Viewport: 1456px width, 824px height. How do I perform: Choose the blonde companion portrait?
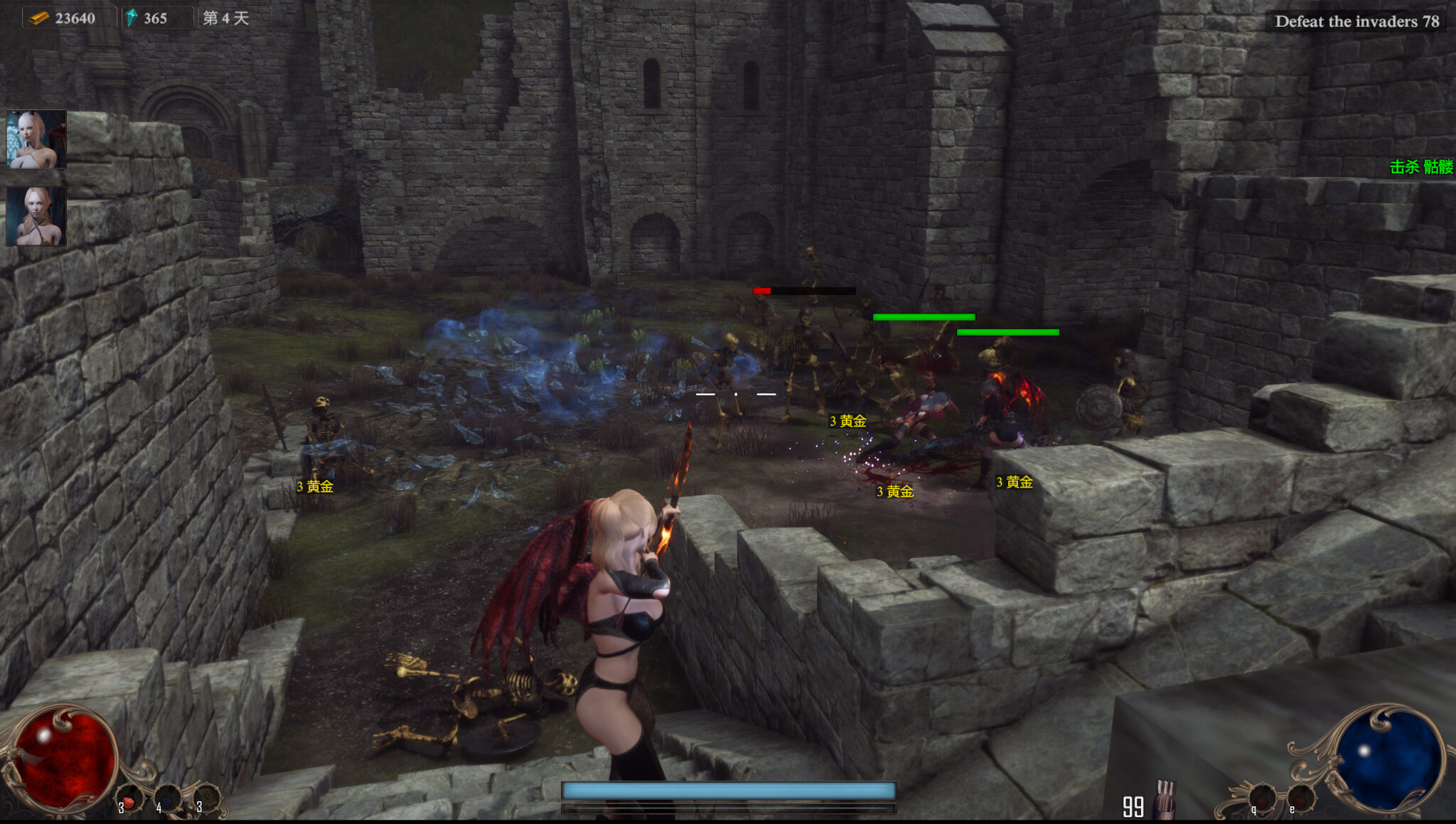36,216
